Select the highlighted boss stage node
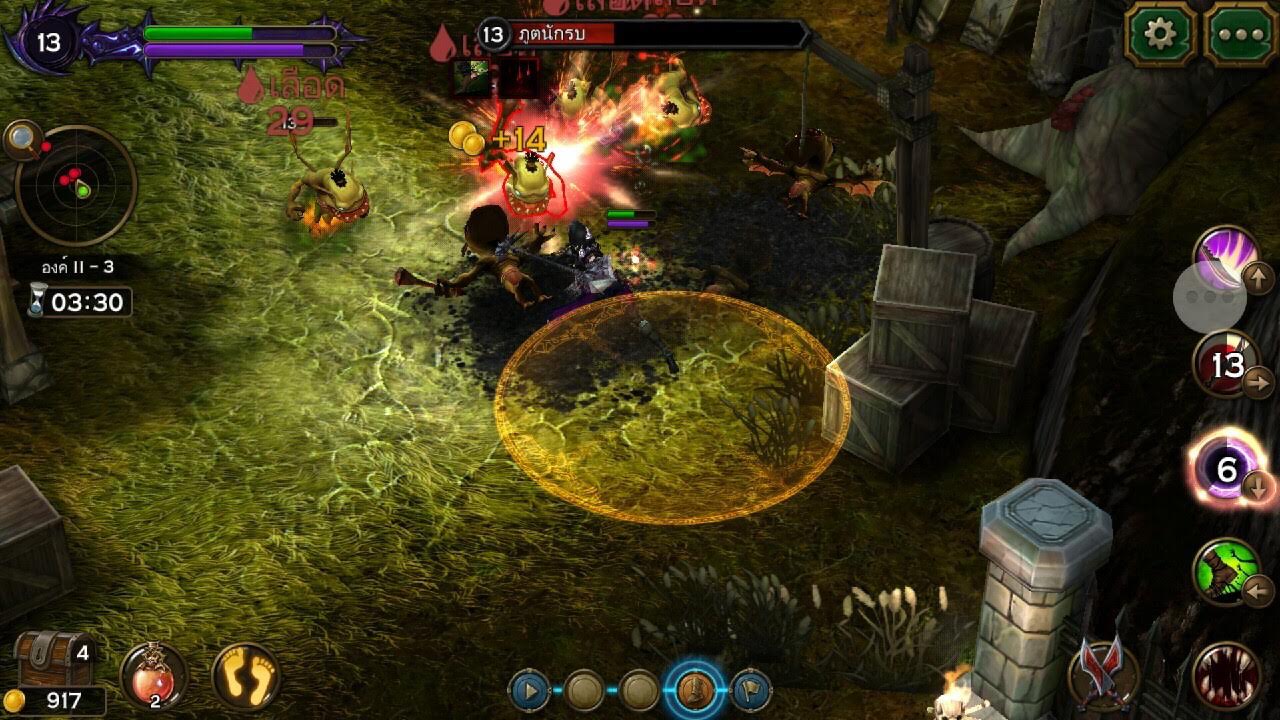 click(694, 689)
